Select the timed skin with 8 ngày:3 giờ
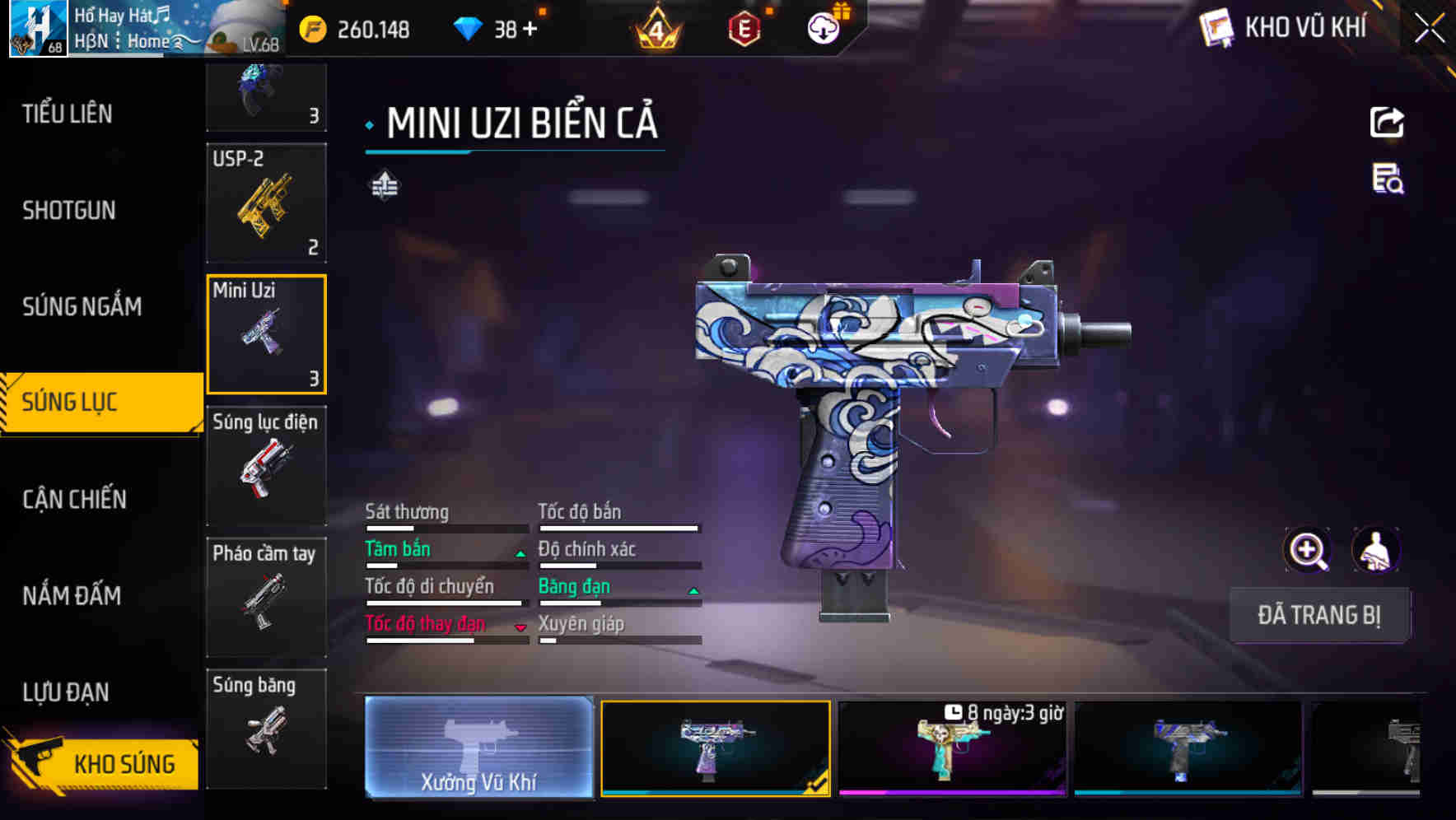The image size is (1456, 820). pos(952,748)
